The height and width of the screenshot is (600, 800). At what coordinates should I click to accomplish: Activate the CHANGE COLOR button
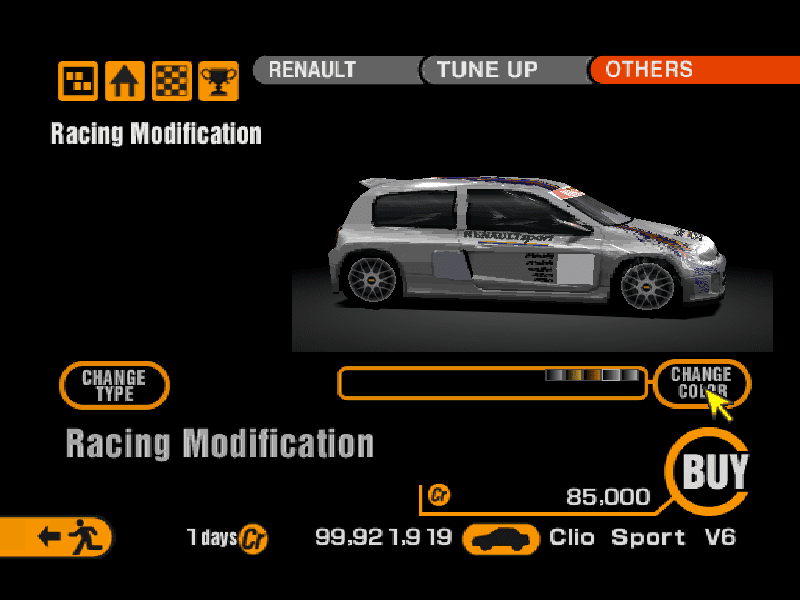pyautogui.click(x=701, y=383)
